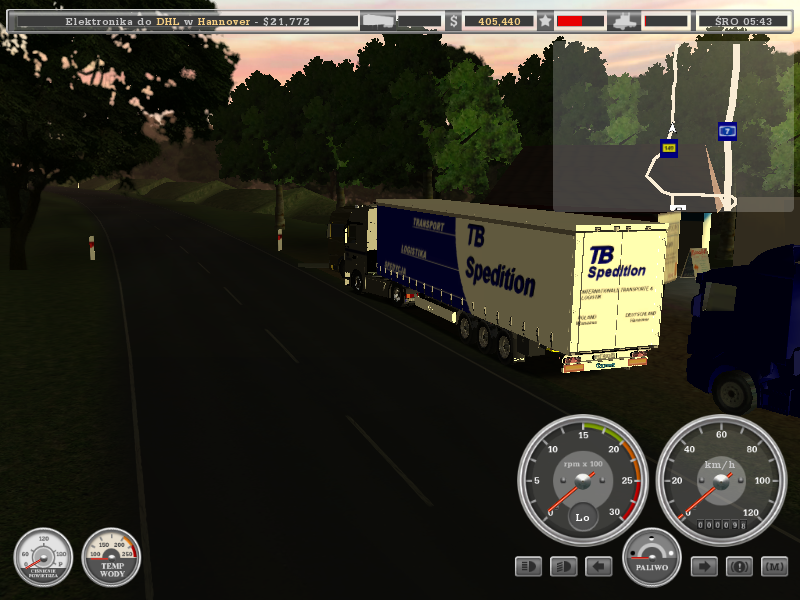Image resolution: width=800 pixels, height=600 pixels.
Task: Select the yellow 149 road marker
Action: [x=668, y=148]
